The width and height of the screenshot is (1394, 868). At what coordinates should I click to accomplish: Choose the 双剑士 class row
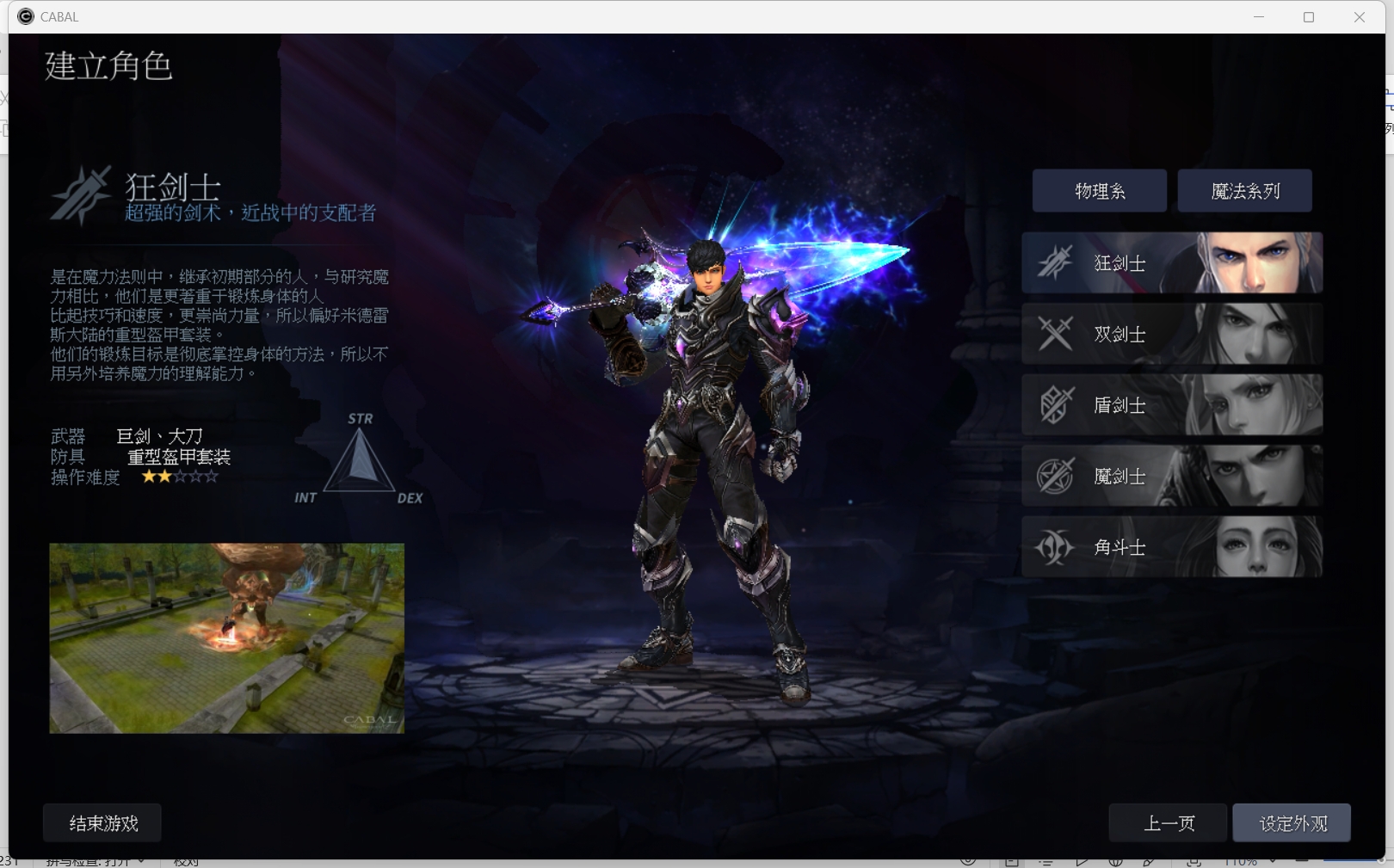[1171, 334]
